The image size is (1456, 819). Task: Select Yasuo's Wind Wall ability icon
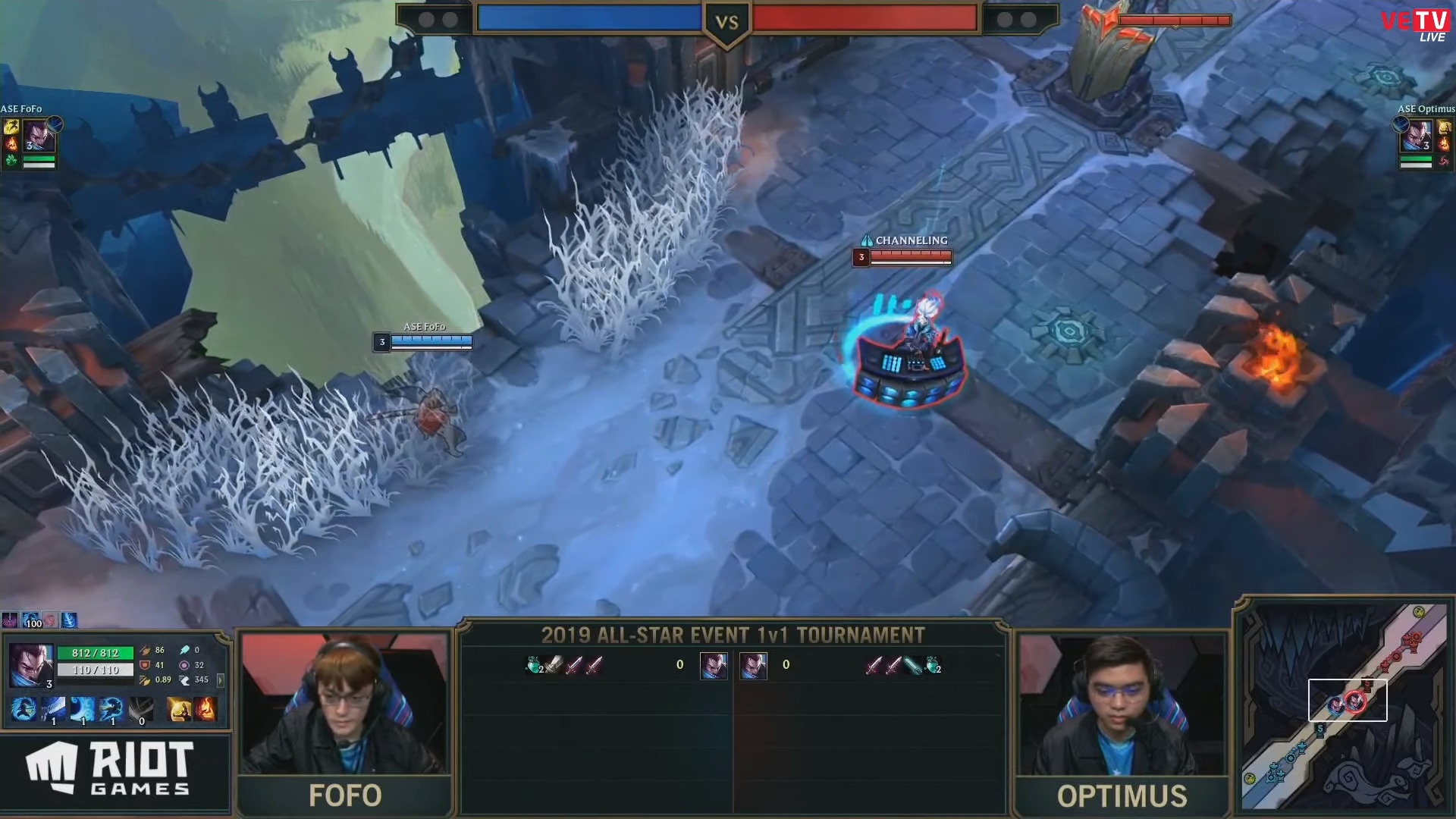(82, 709)
